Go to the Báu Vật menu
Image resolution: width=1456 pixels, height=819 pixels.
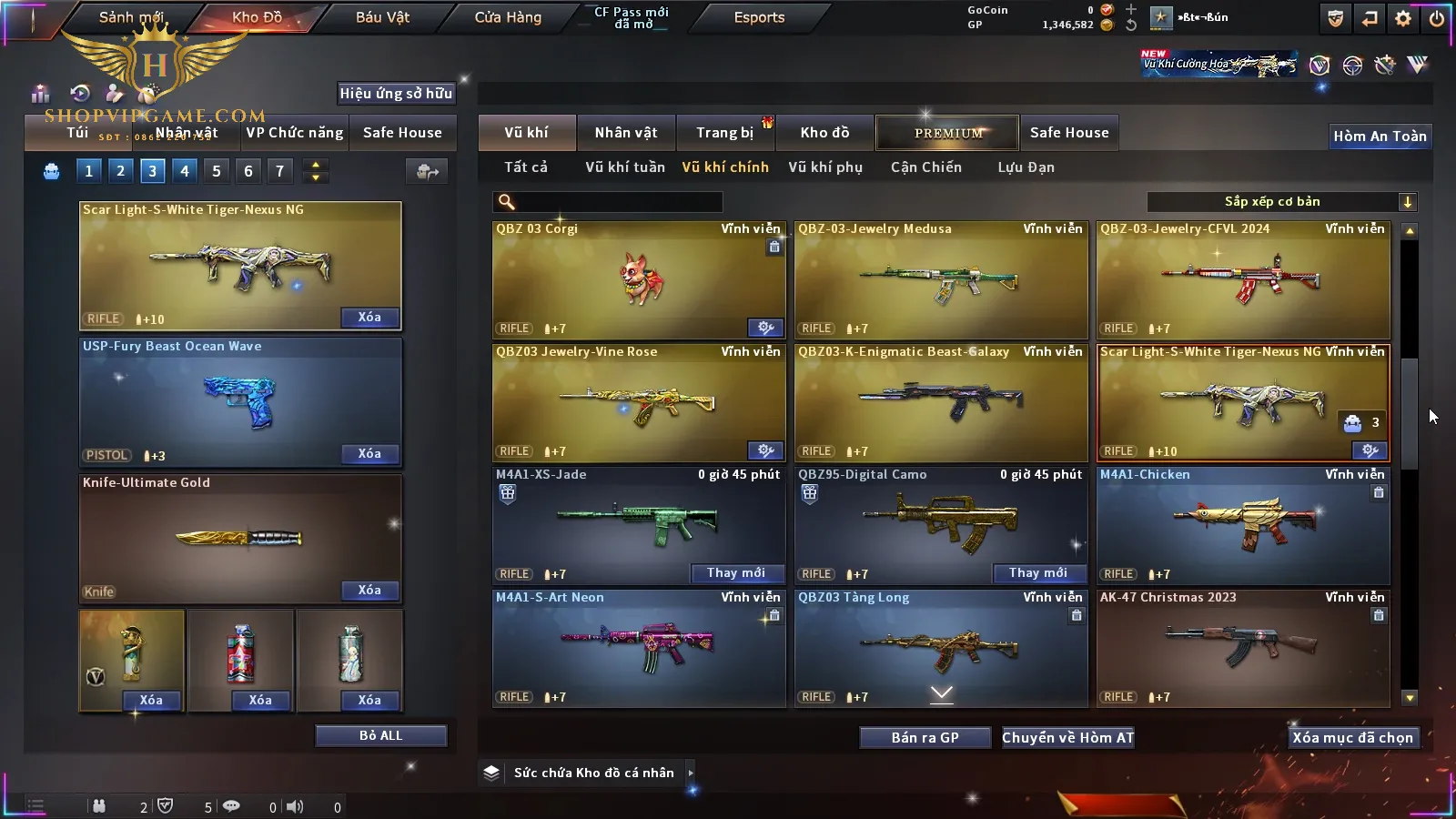(382, 17)
